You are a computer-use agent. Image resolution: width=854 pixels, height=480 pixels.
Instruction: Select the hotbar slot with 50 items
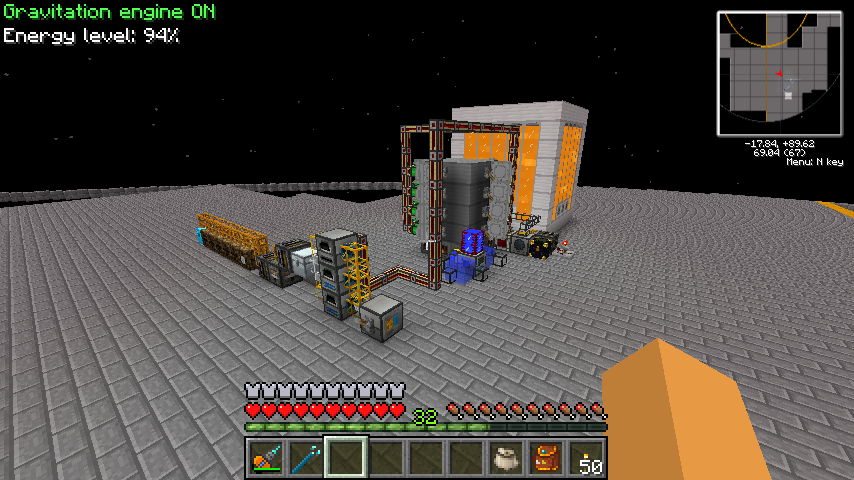[587, 459]
